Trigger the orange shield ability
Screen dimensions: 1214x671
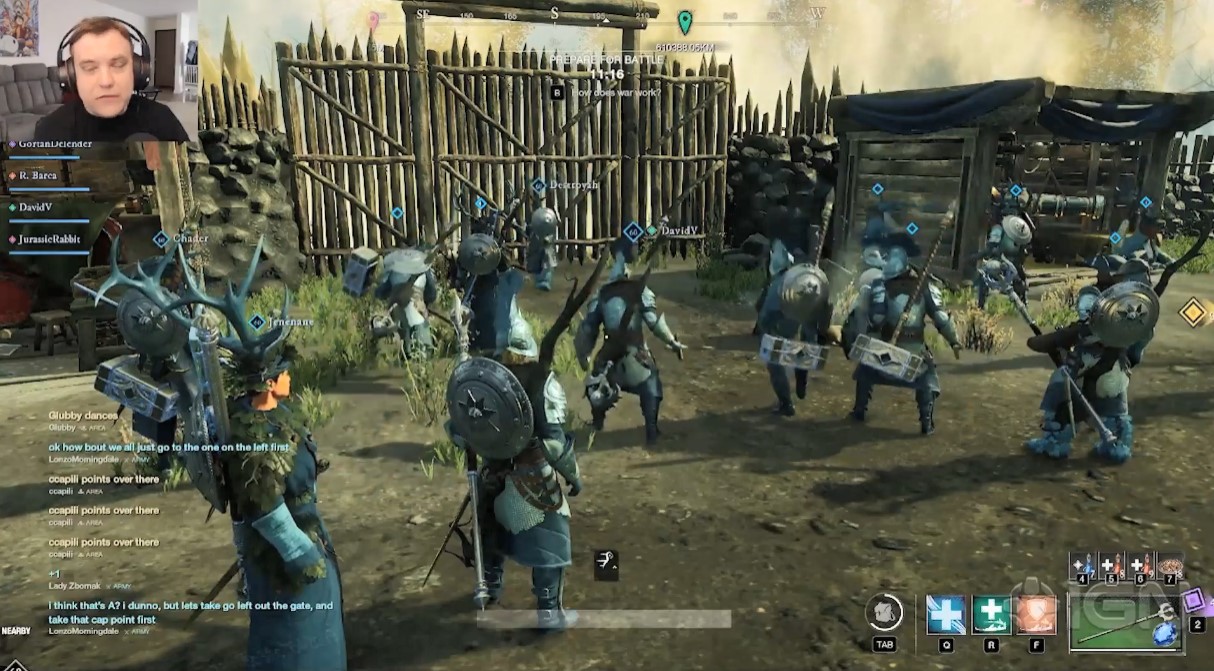click(1036, 614)
